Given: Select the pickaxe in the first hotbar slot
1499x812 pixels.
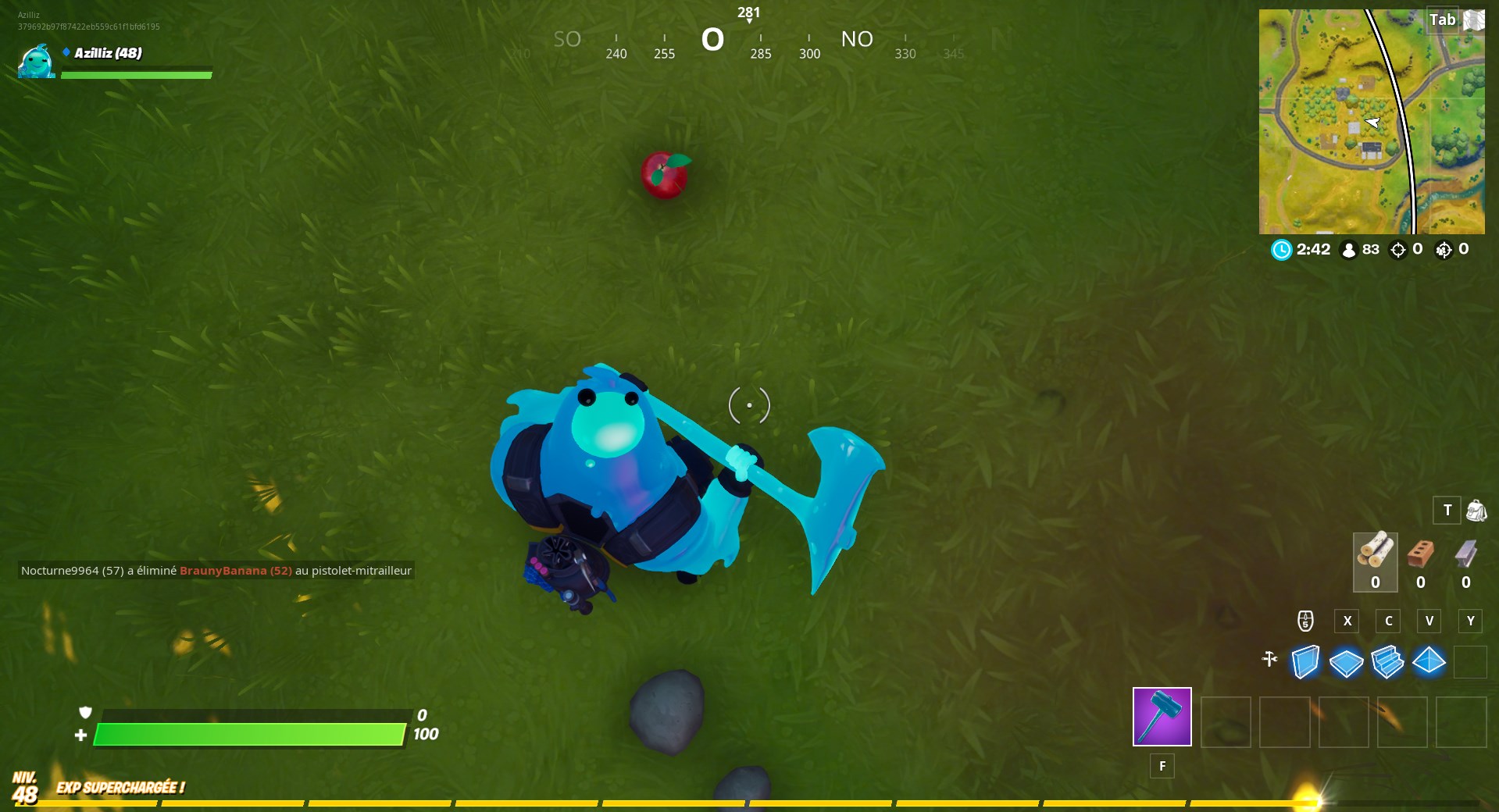Looking at the screenshot, I should (1162, 718).
